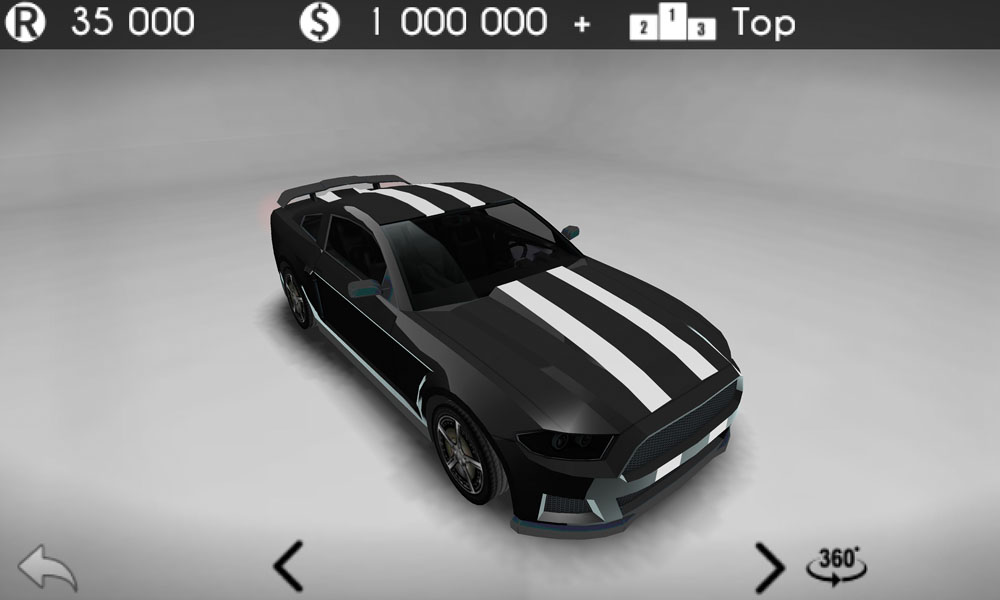1000x600 pixels.
Task: Add more money with the plus button
Action: [583, 24]
